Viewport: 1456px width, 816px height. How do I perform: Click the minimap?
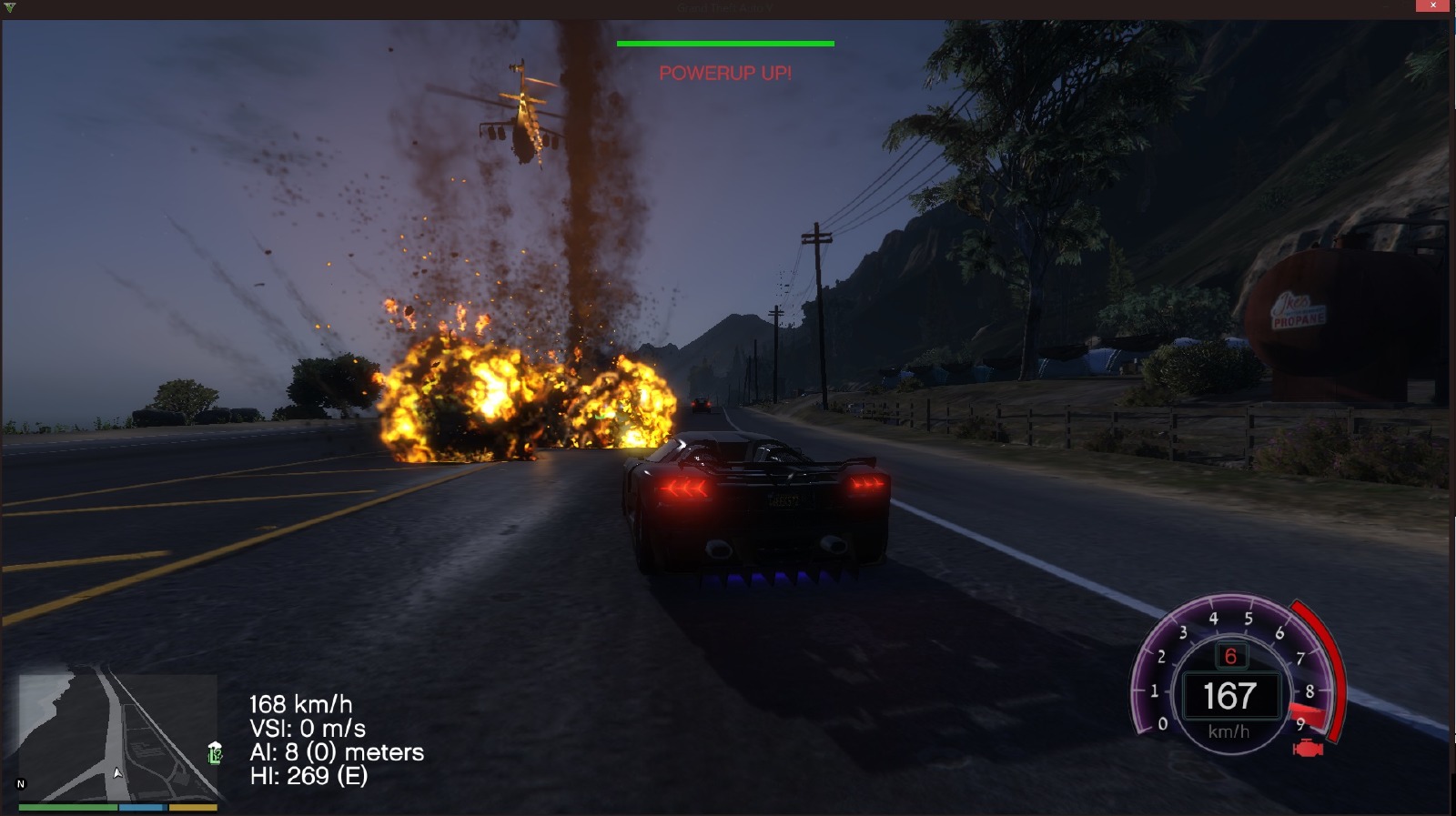click(x=118, y=737)
